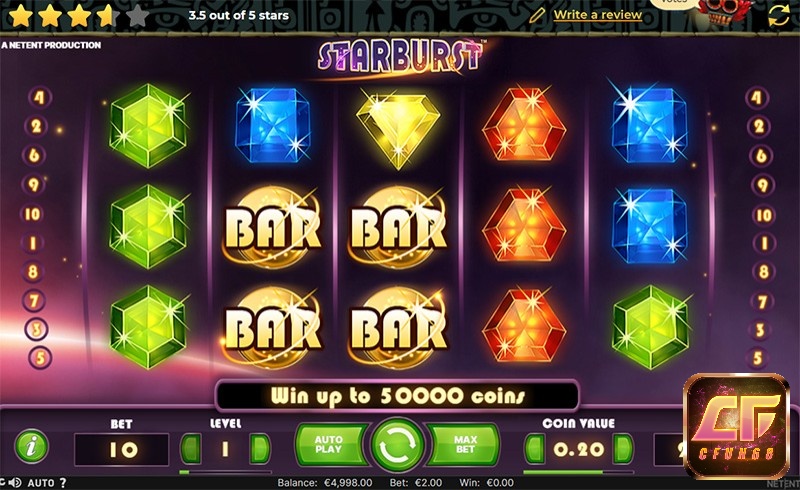Toggle the sound speaker icon
Screen dimensions: 800x490
pos(17,483)
